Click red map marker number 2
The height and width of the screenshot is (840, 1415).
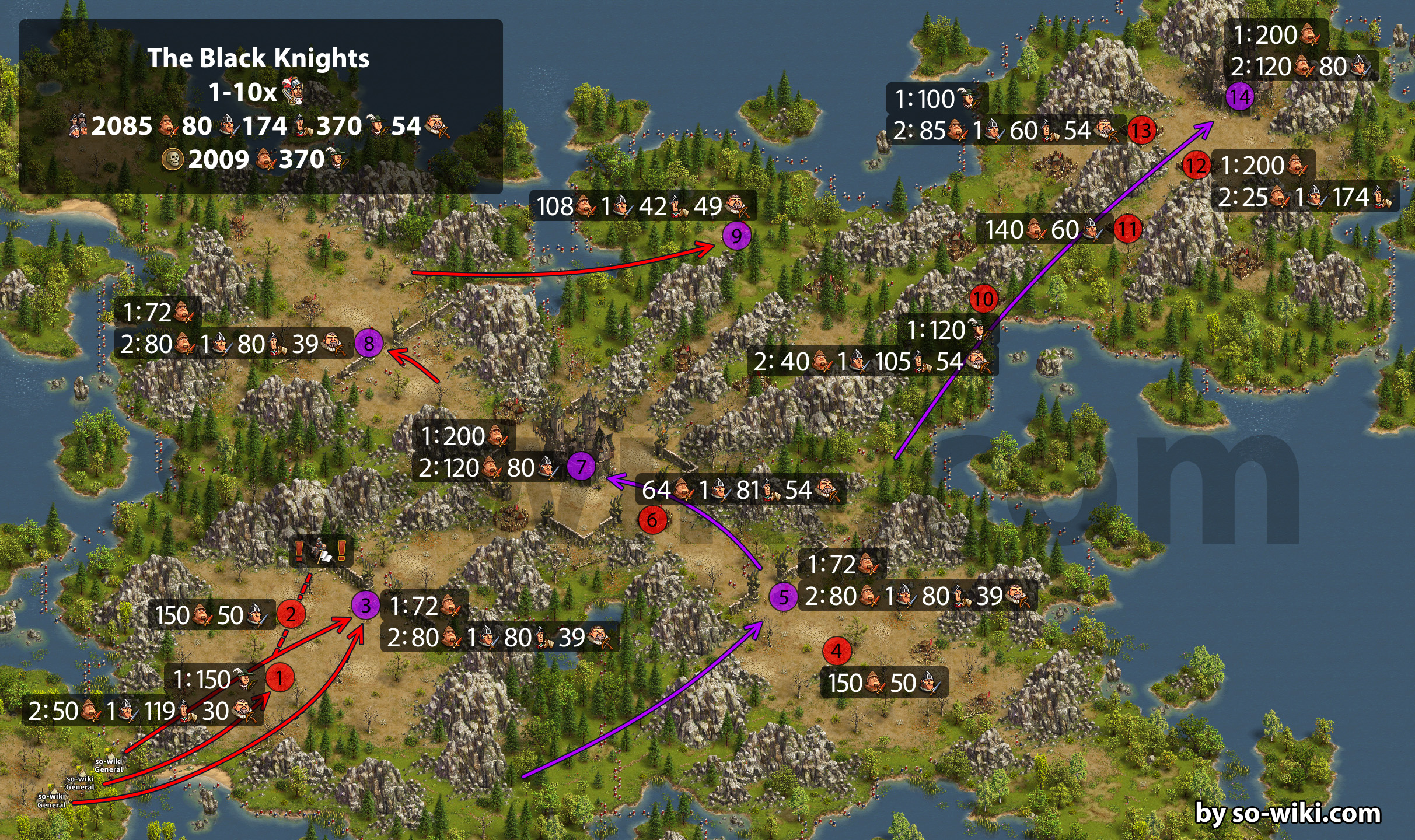coord(291,614)
